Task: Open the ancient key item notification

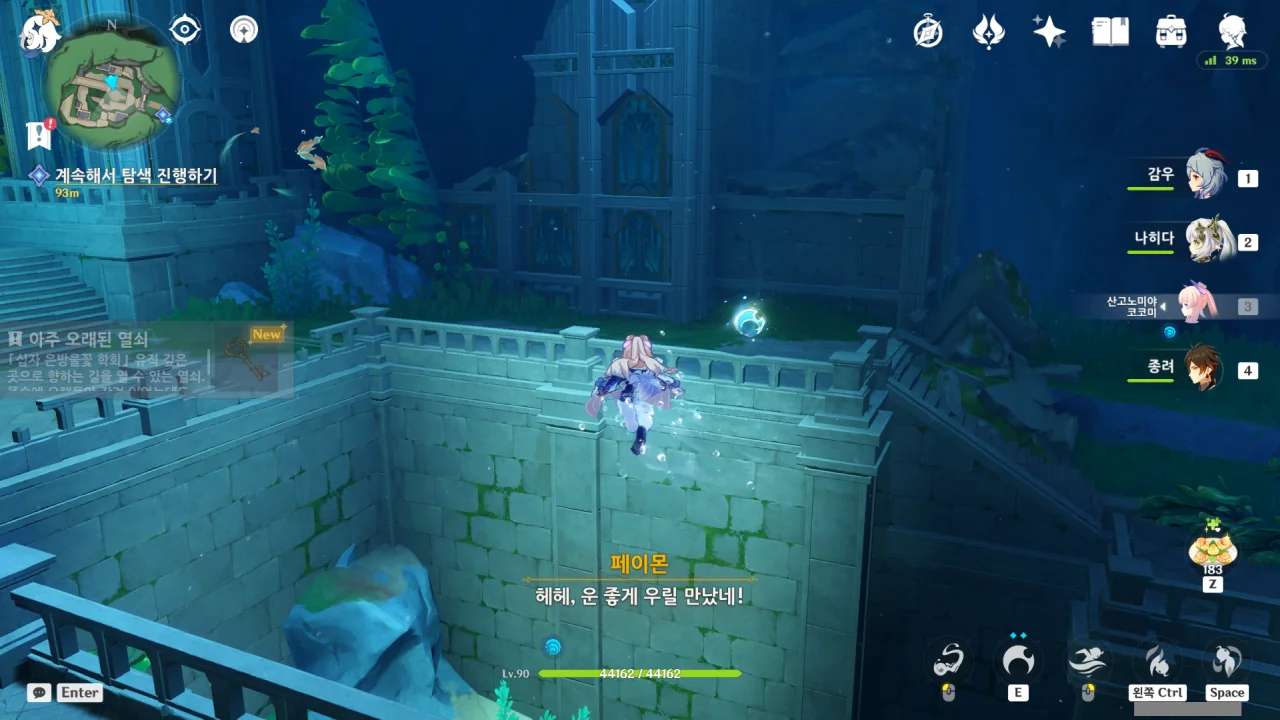Action: (x=150, y=358)
